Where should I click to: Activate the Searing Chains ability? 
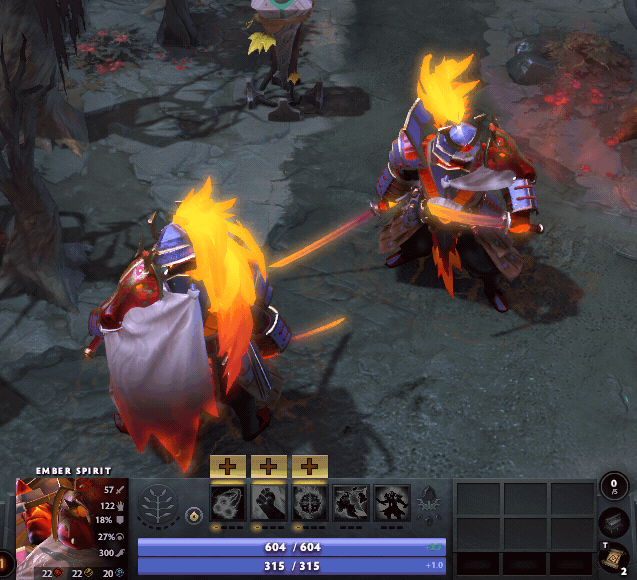point(229,502)
